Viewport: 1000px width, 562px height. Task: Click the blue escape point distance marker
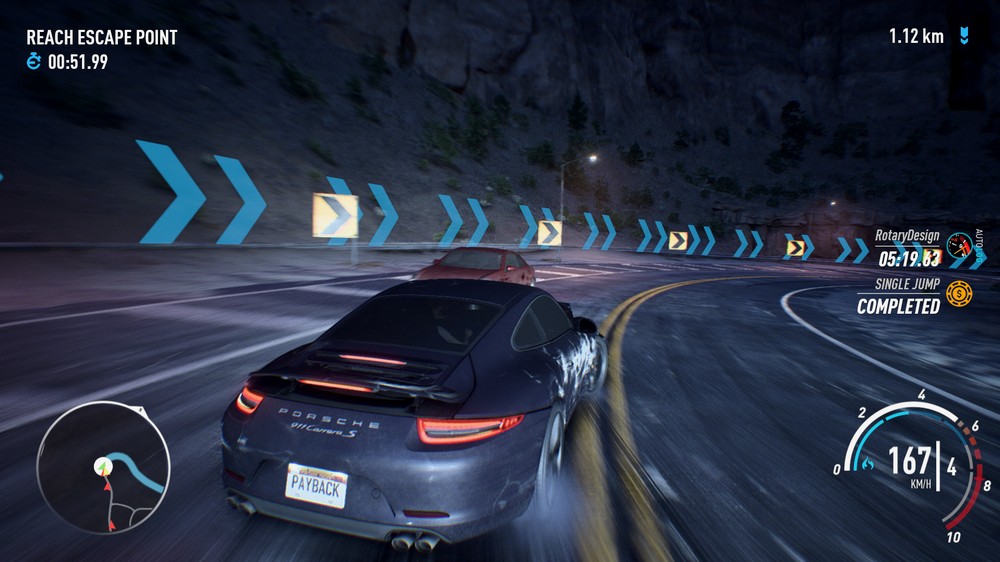click(x=963, y=37)
